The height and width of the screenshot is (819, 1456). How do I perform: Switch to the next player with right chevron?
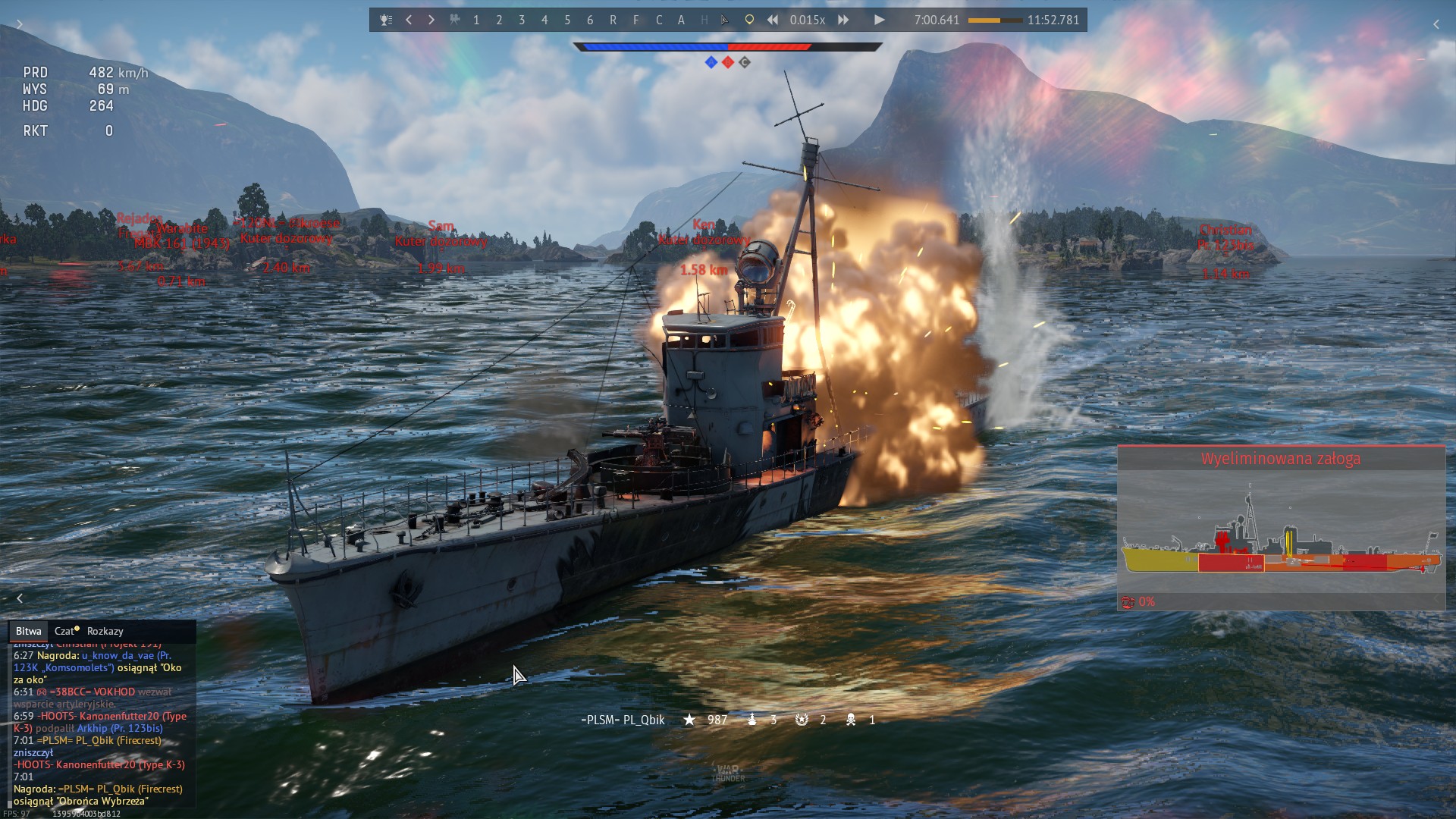[x=431, y=20]
